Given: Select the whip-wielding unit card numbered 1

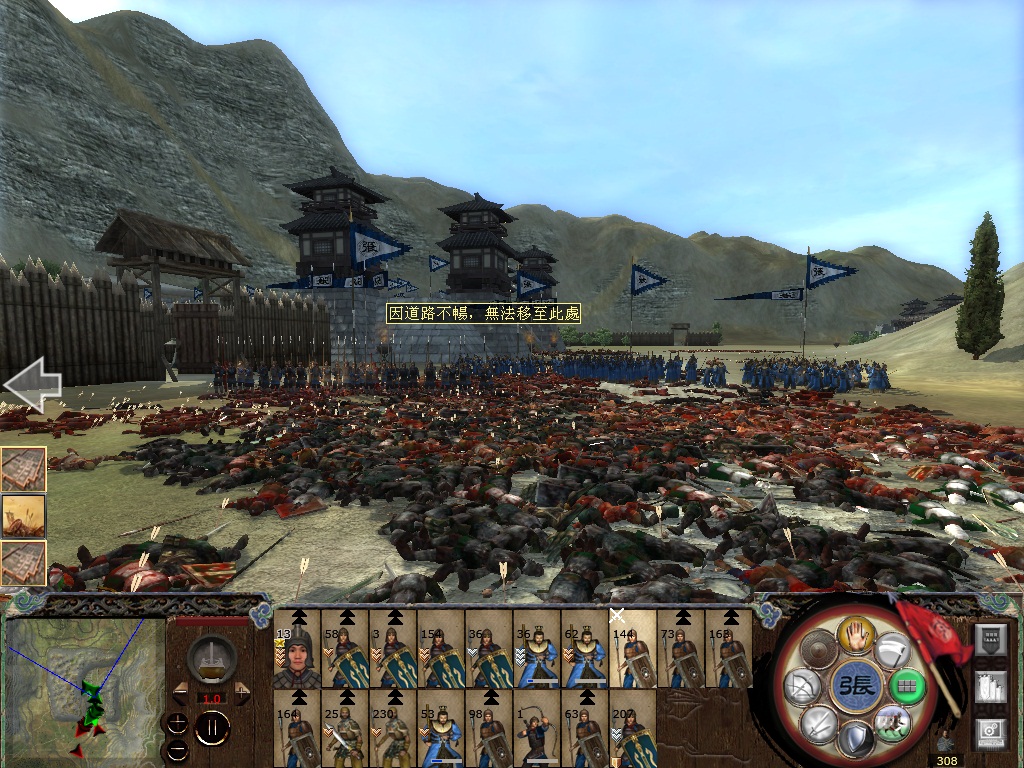Looking at the screenshot, I should click(537, 730).
